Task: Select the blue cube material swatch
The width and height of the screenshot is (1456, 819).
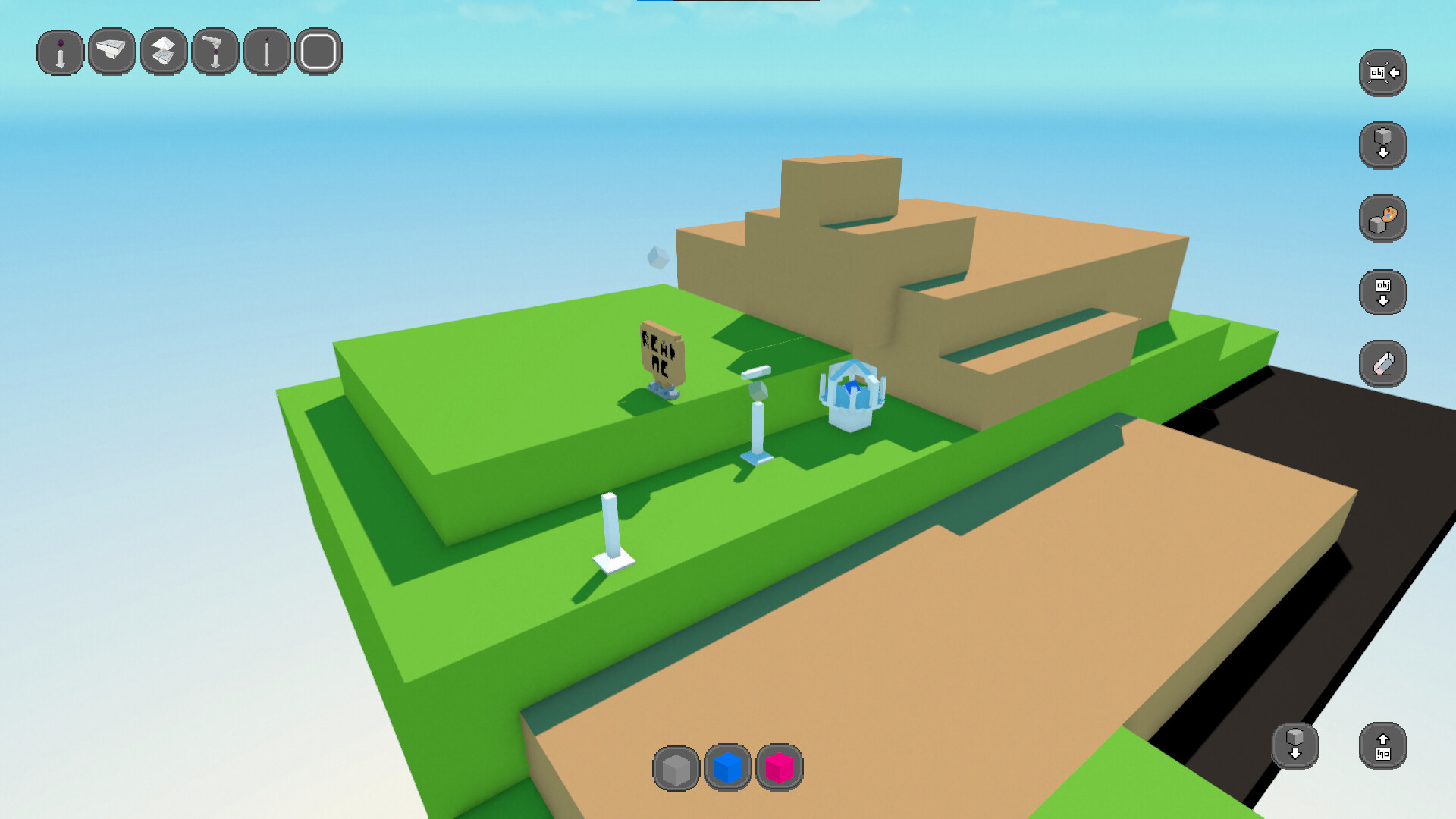Action: pos(729,768)
